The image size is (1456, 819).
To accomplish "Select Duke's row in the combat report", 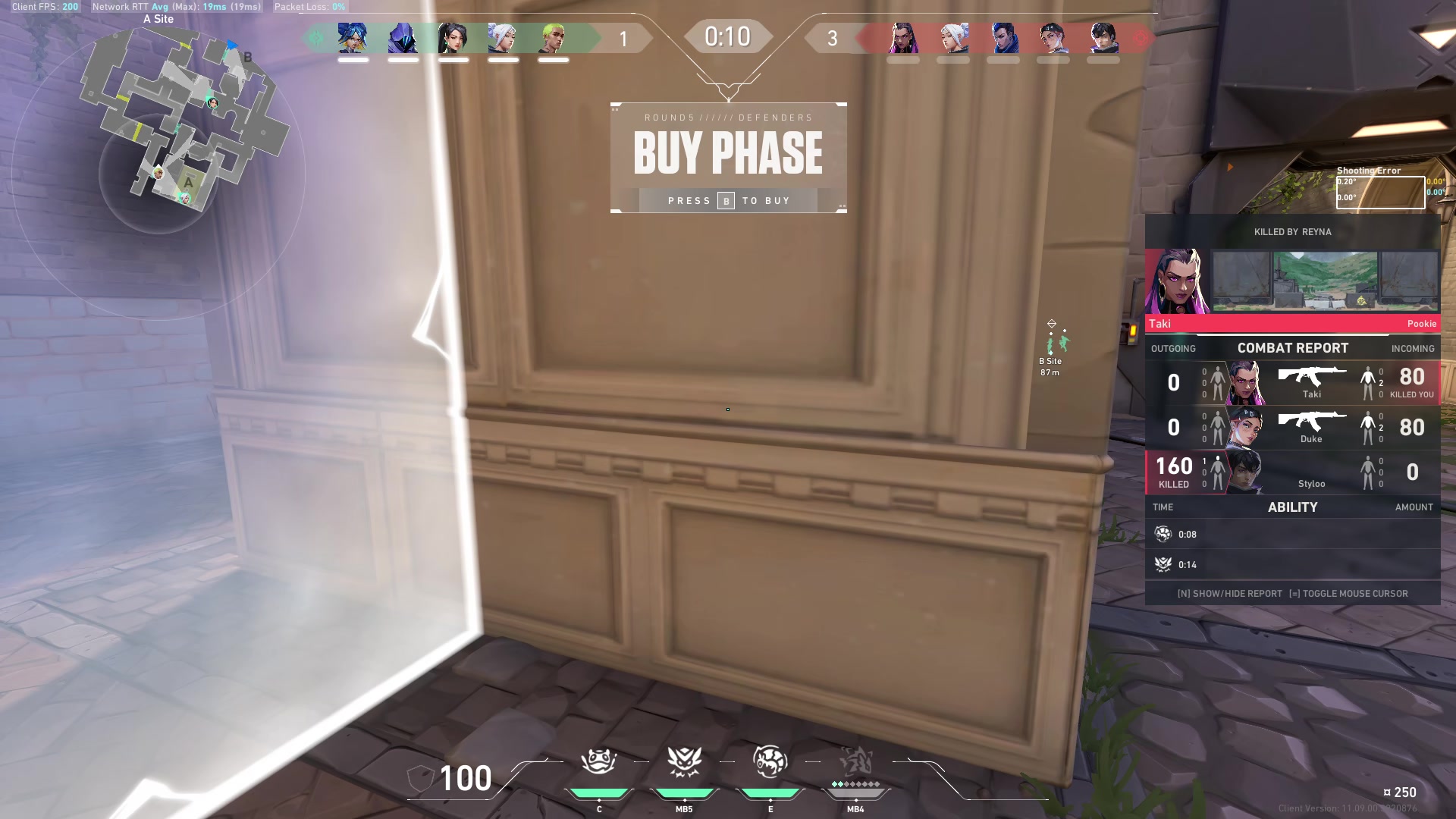I will (1292, 428).
